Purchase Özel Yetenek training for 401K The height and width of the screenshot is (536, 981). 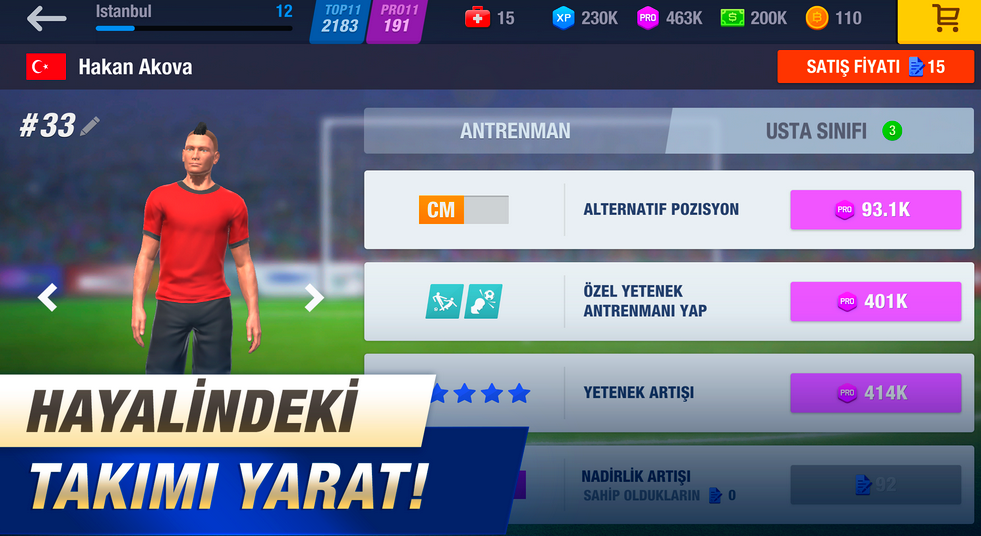click(x=875, y=301)
